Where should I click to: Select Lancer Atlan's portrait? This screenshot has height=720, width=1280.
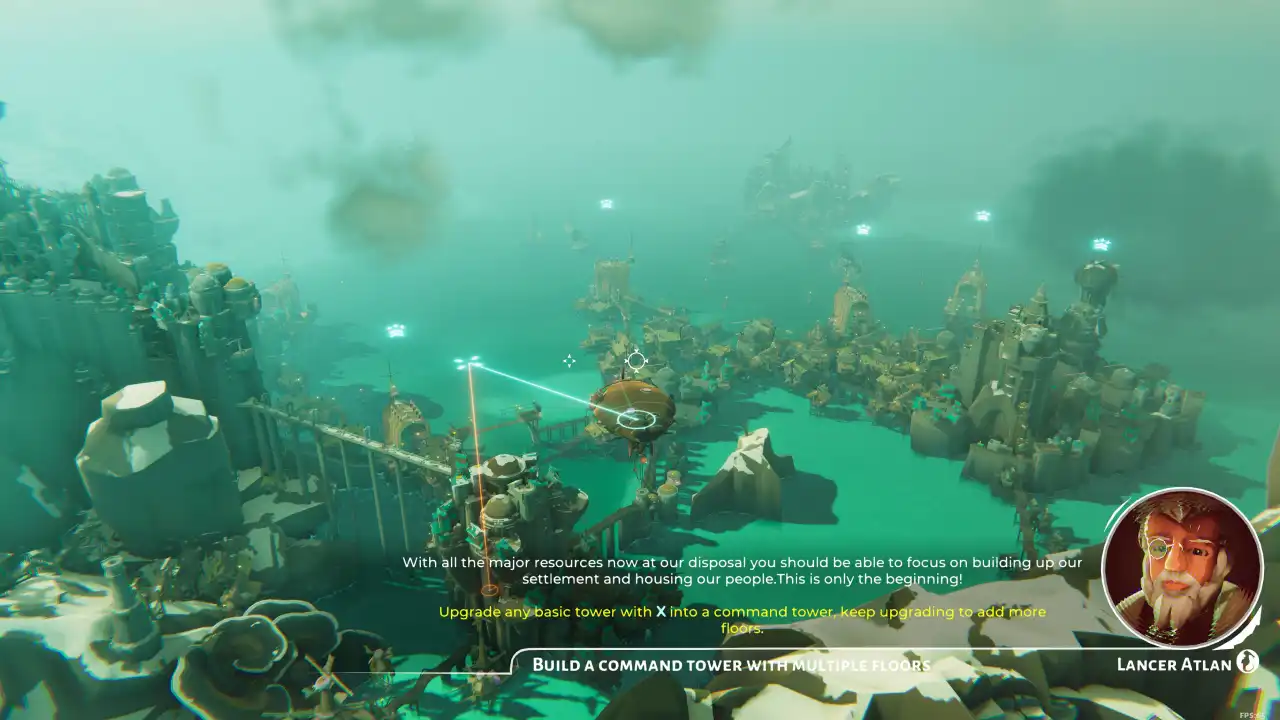pyautogui.click(x=1182, y=567)
